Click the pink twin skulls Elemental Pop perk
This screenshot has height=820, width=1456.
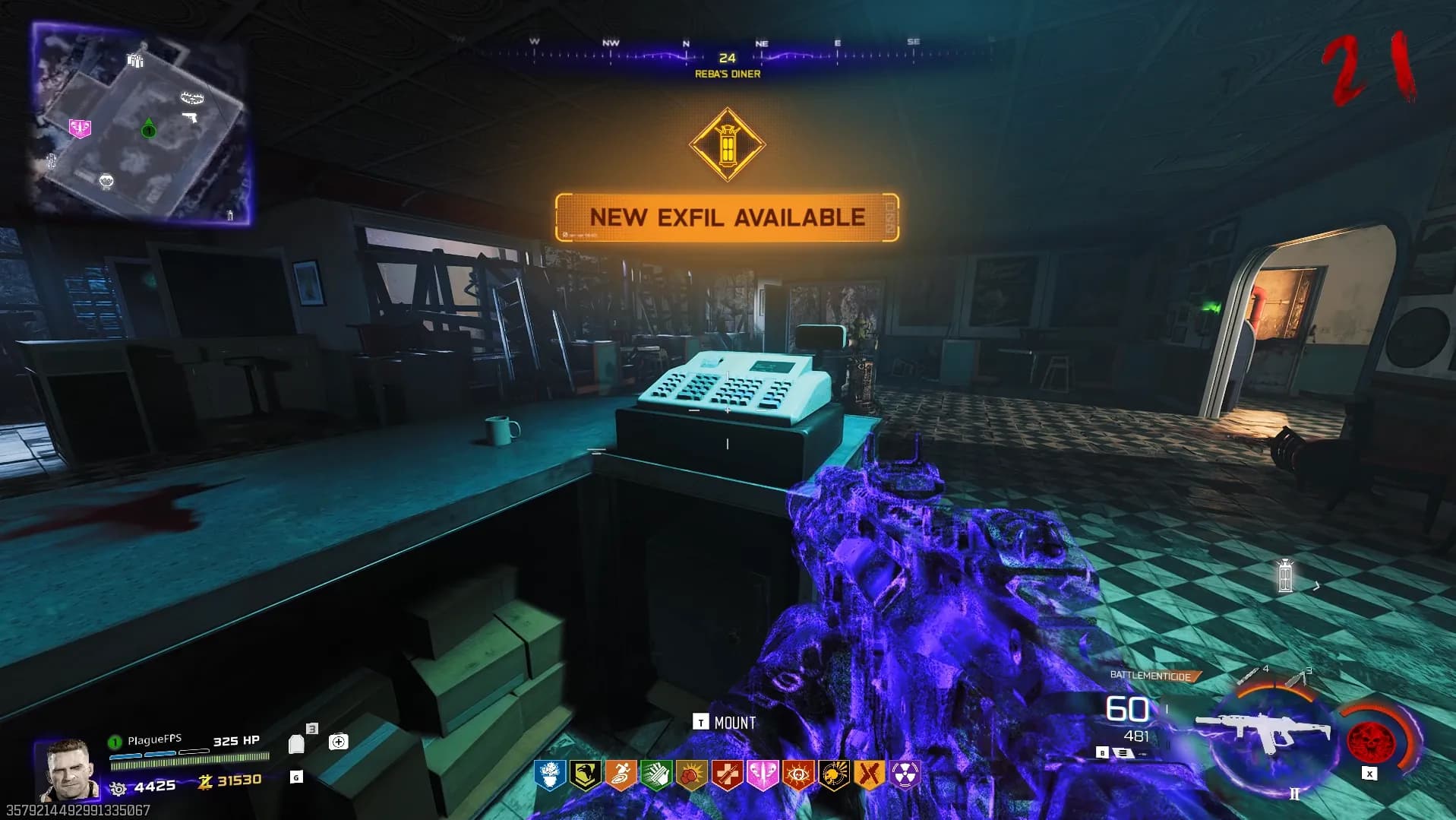[763, 774]
